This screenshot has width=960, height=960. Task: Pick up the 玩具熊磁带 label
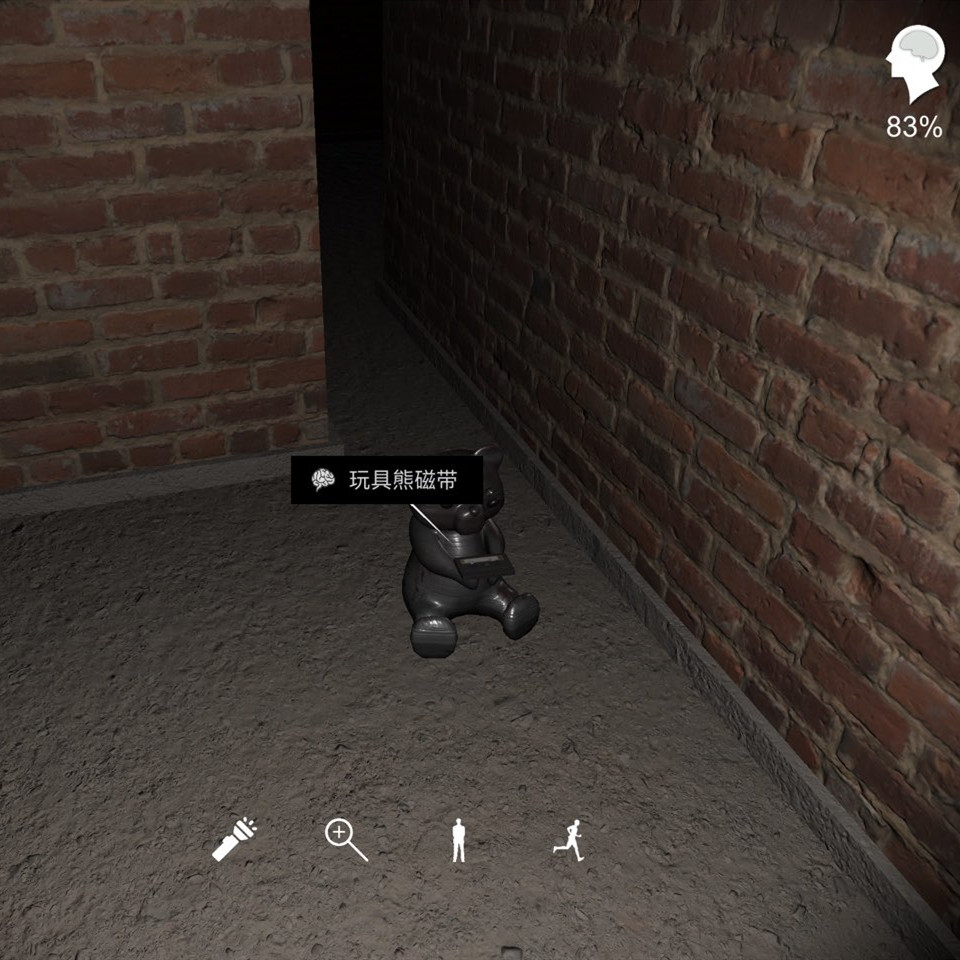click(x=387, y=481)
